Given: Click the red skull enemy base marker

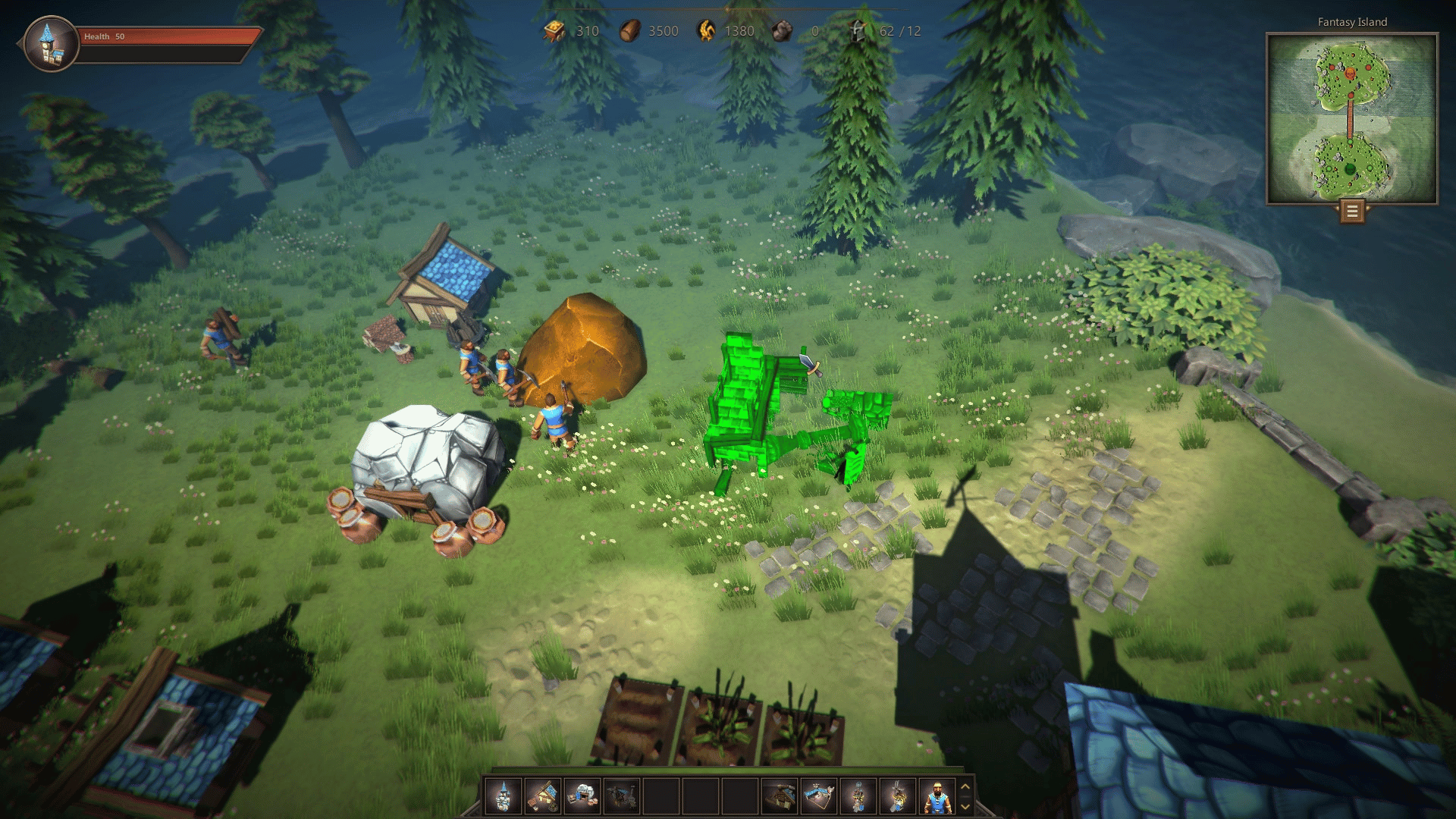Looking at the screenshot, I should pyautogui.click(x=1351, y=74).
